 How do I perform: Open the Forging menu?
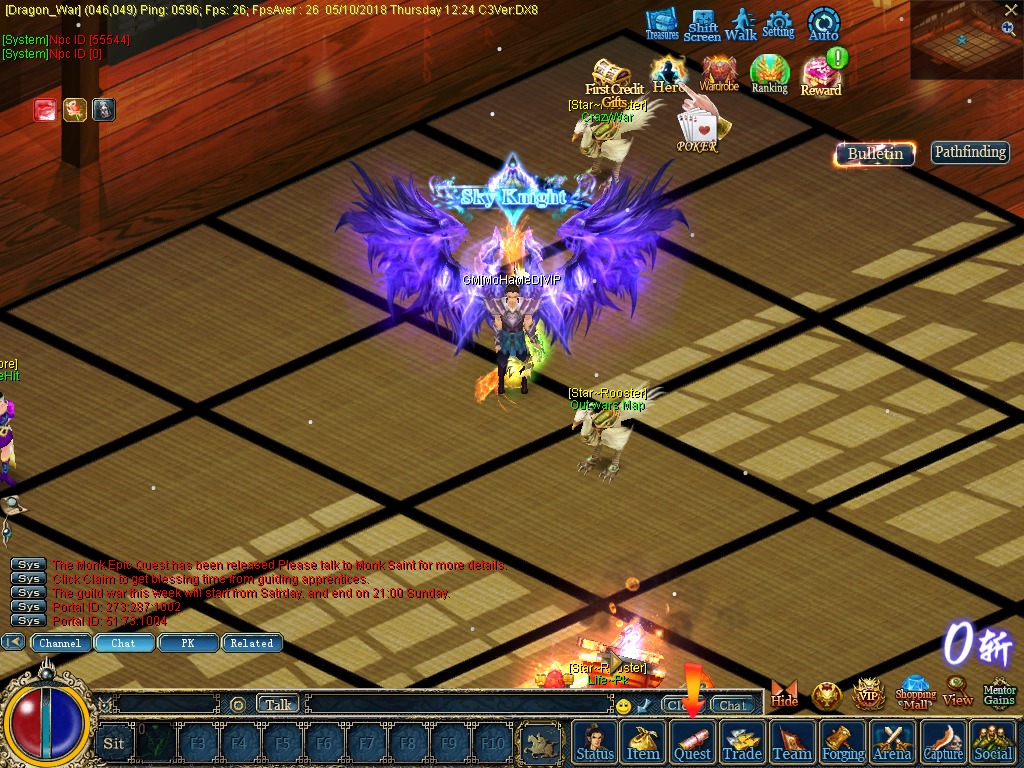843,742
